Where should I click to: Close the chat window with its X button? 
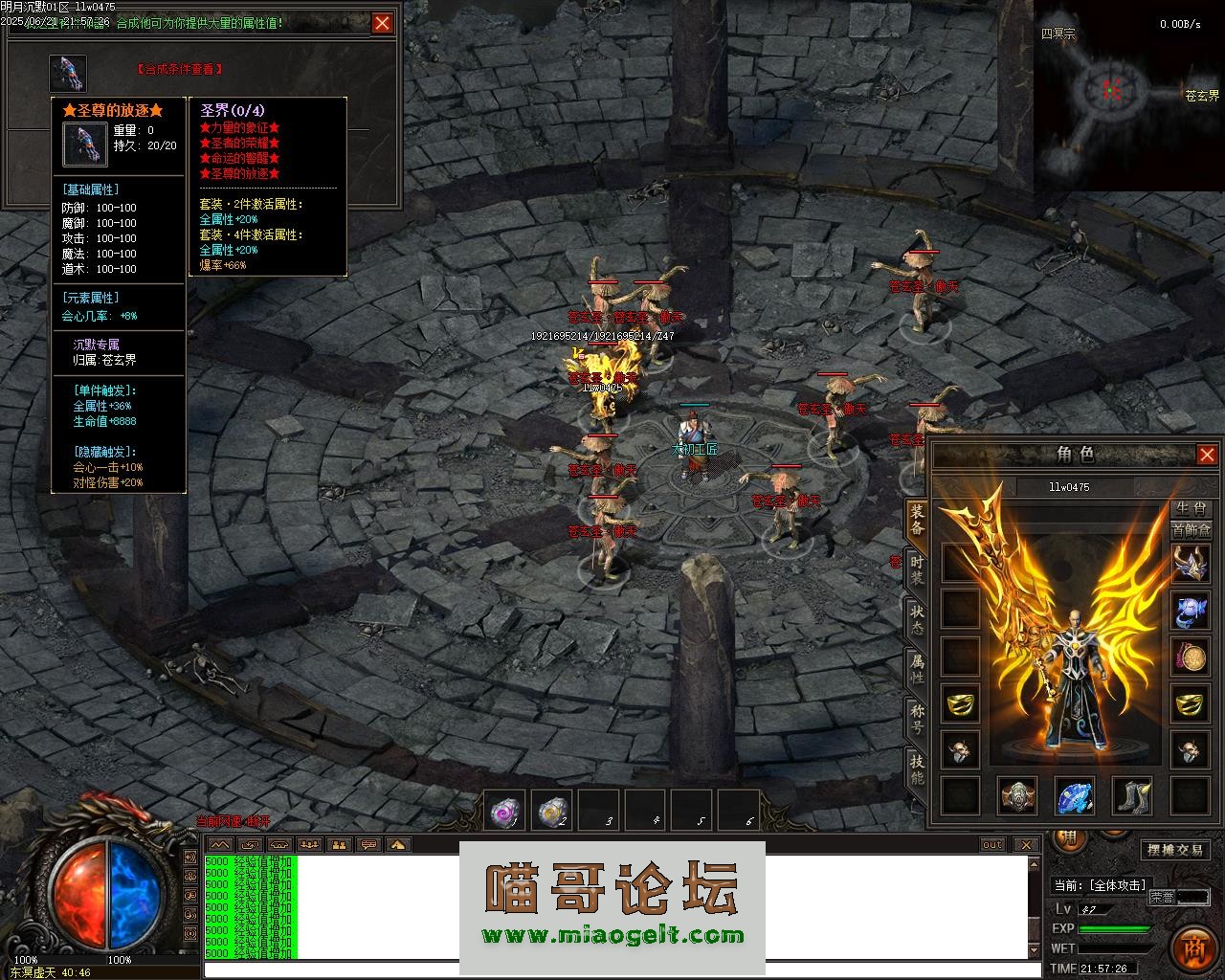[x=1026, y=844]
